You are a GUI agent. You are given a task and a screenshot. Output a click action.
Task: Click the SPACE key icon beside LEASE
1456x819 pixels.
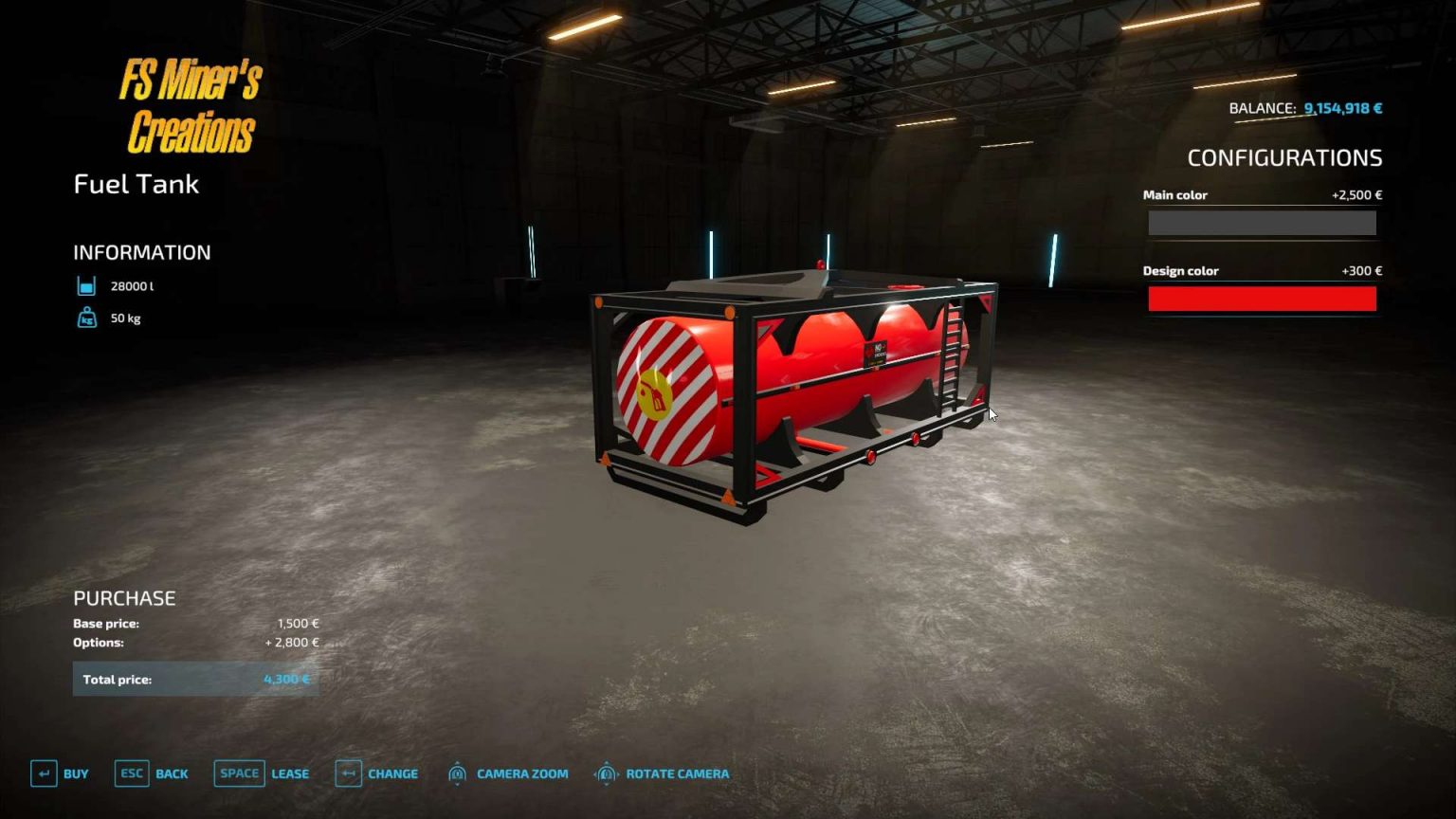coord(239,773)
